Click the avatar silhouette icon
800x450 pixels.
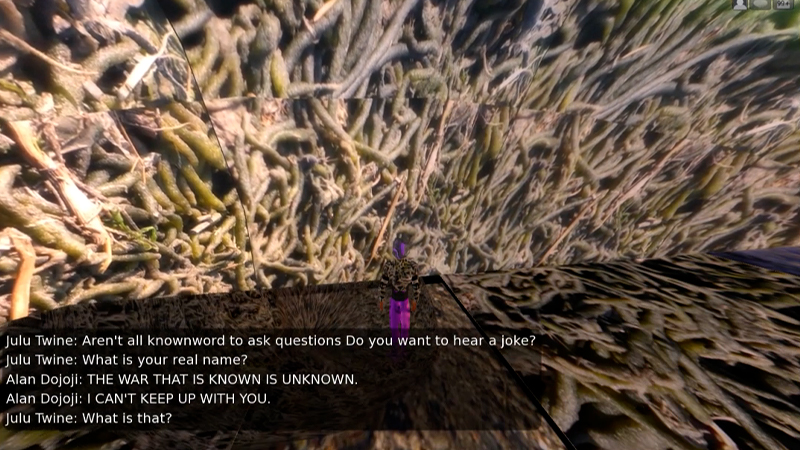[740, 5]
